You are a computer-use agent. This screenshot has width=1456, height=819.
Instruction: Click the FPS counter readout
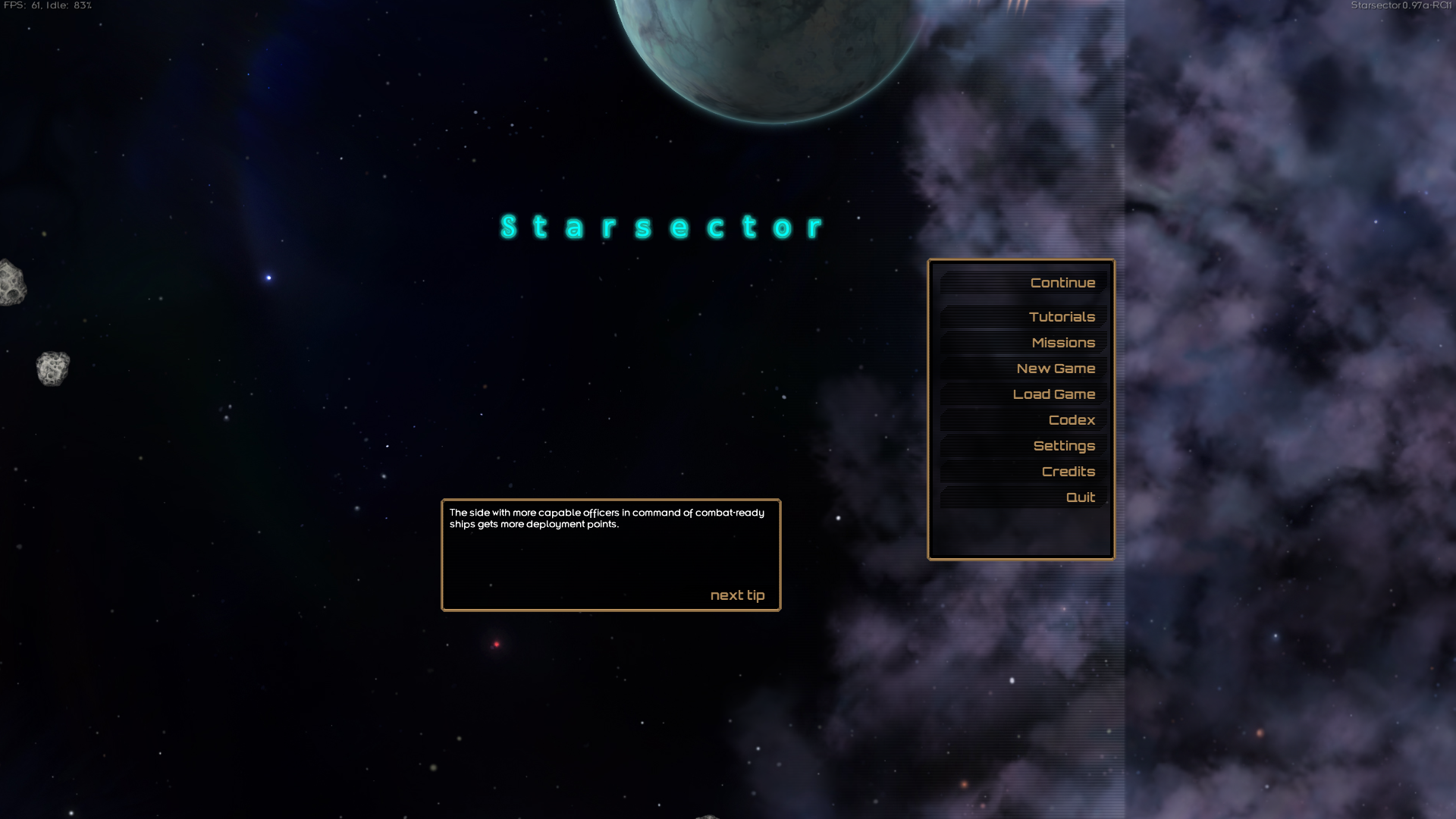(x=48, y=6)
